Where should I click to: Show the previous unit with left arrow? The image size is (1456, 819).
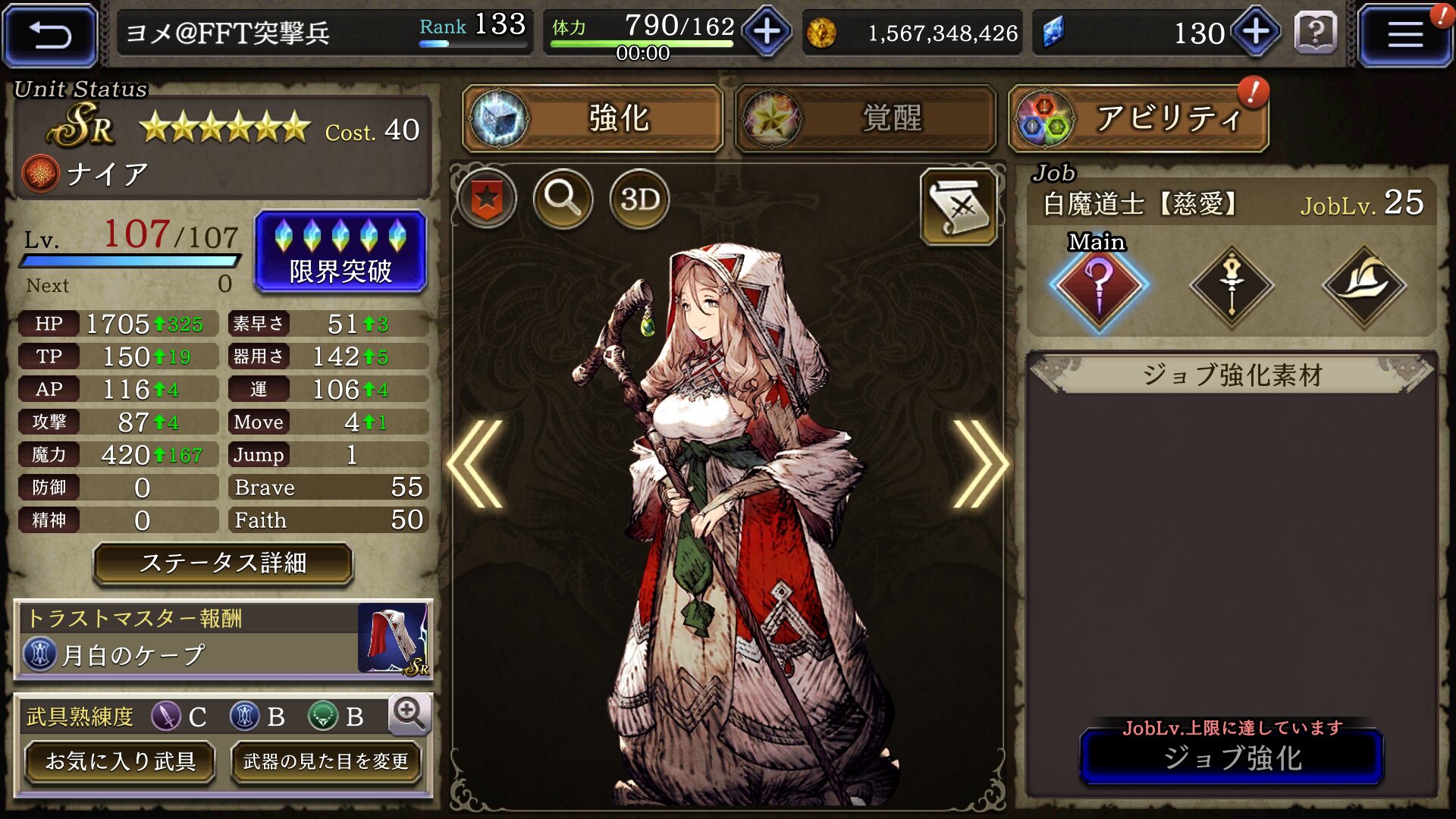tap(476, 463)
